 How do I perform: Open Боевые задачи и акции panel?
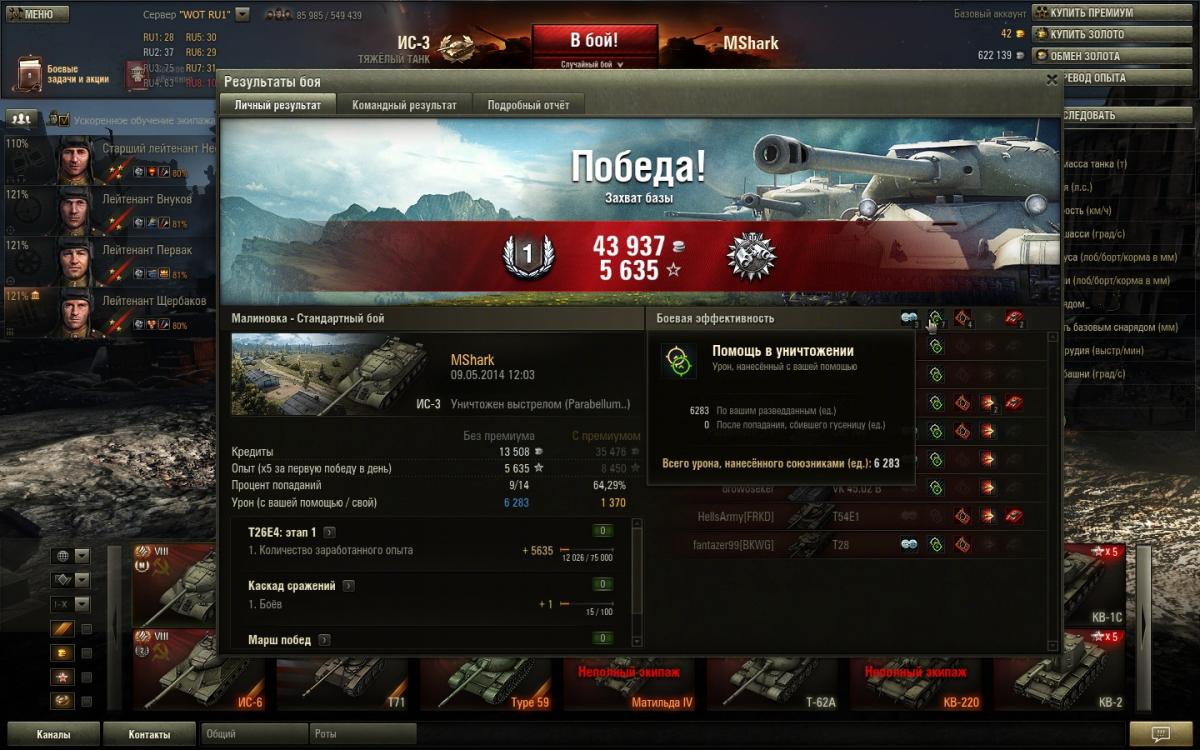point(62,75)
